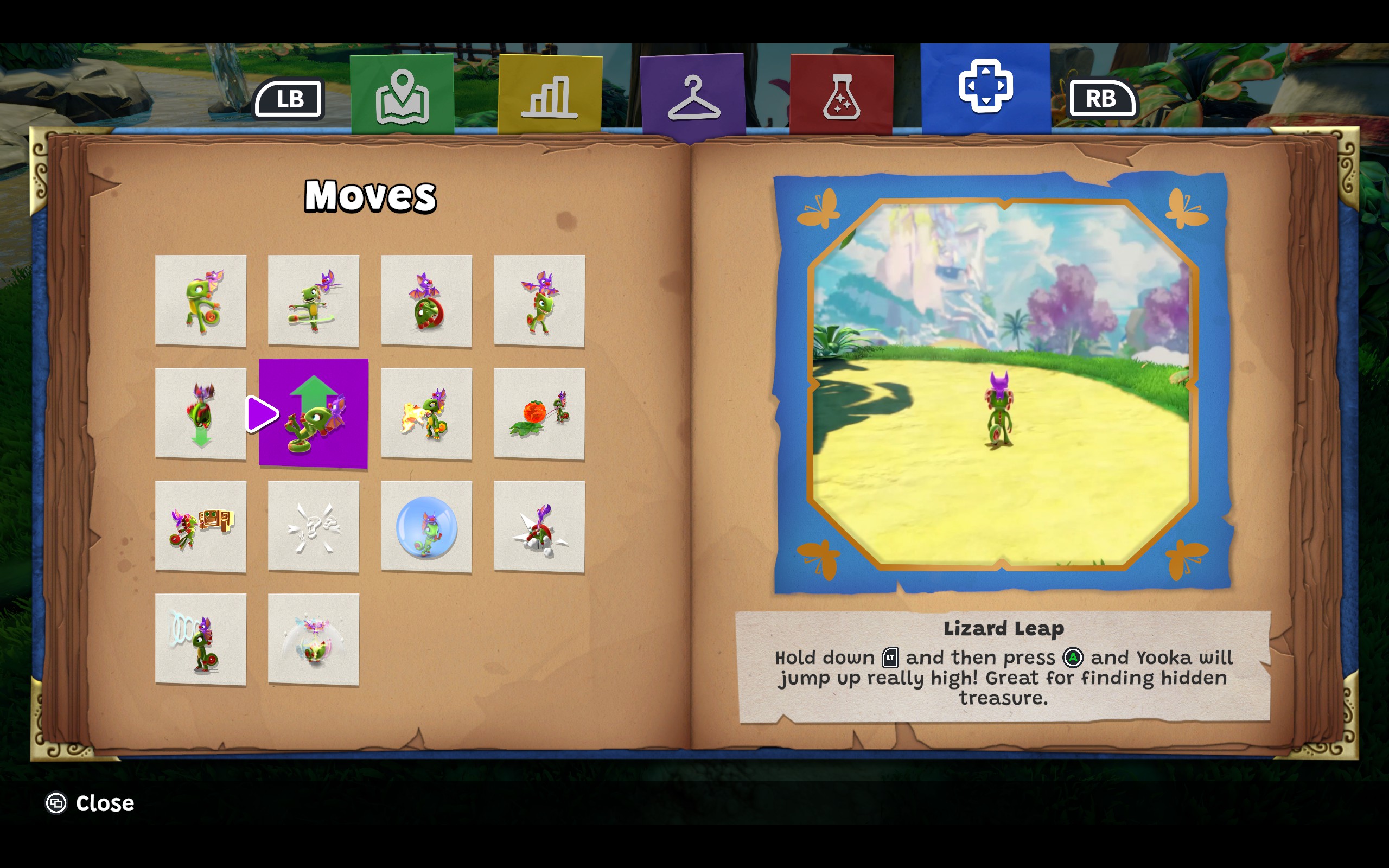Choose the tail spin move tile

pos(200,301)
